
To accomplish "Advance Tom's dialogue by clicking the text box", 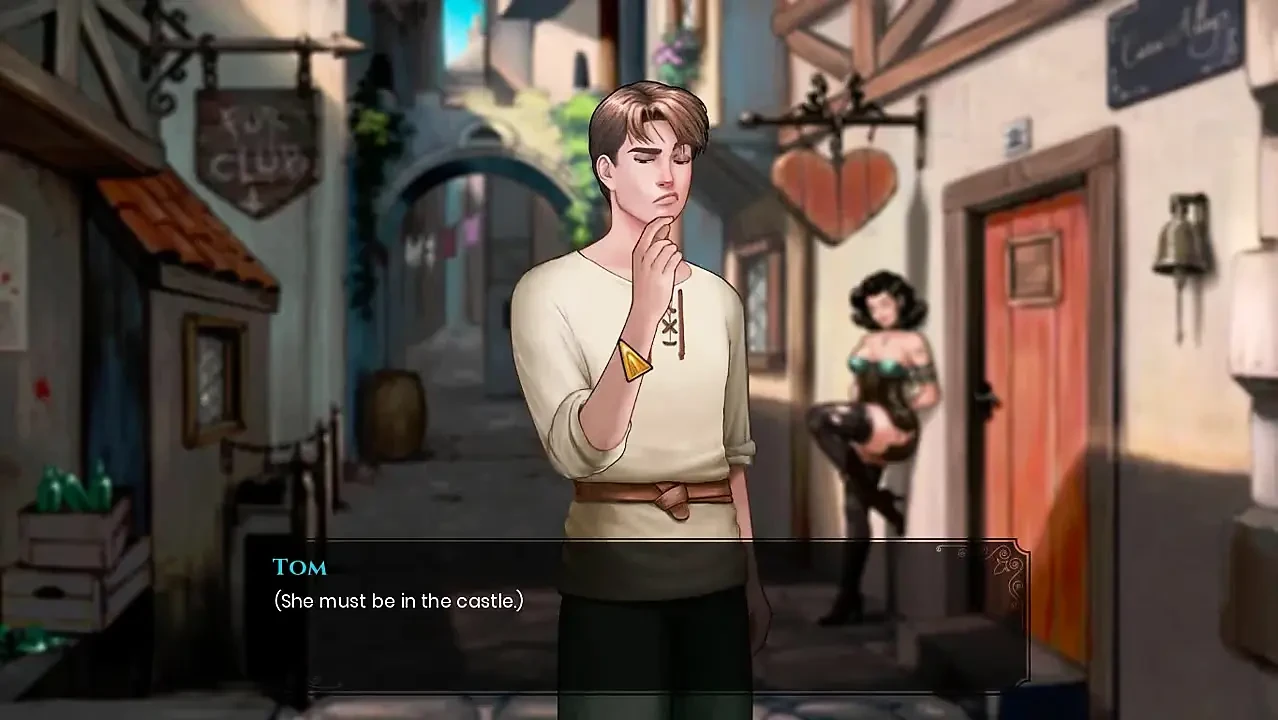I will click(640, 612).
